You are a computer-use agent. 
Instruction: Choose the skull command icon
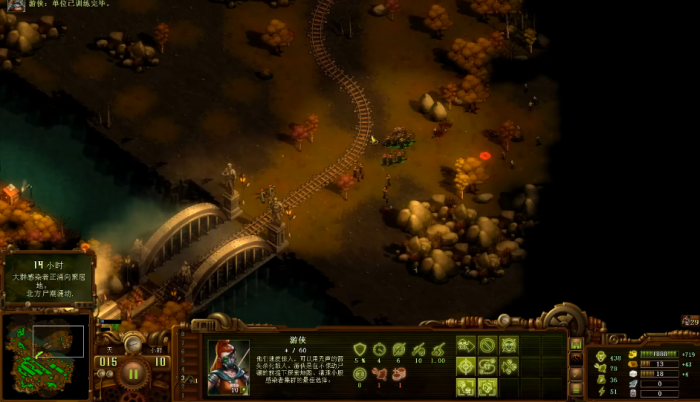click(509, 345)
